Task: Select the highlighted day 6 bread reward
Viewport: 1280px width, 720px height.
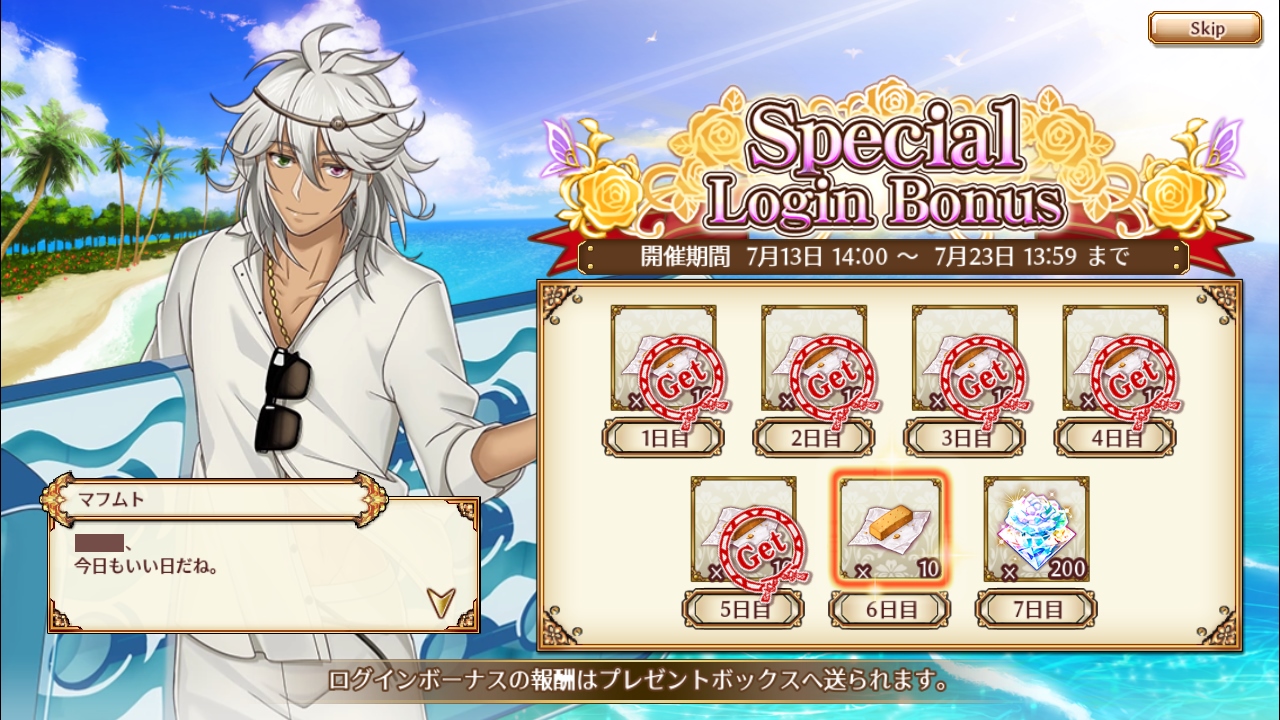Action: point(889,530)
